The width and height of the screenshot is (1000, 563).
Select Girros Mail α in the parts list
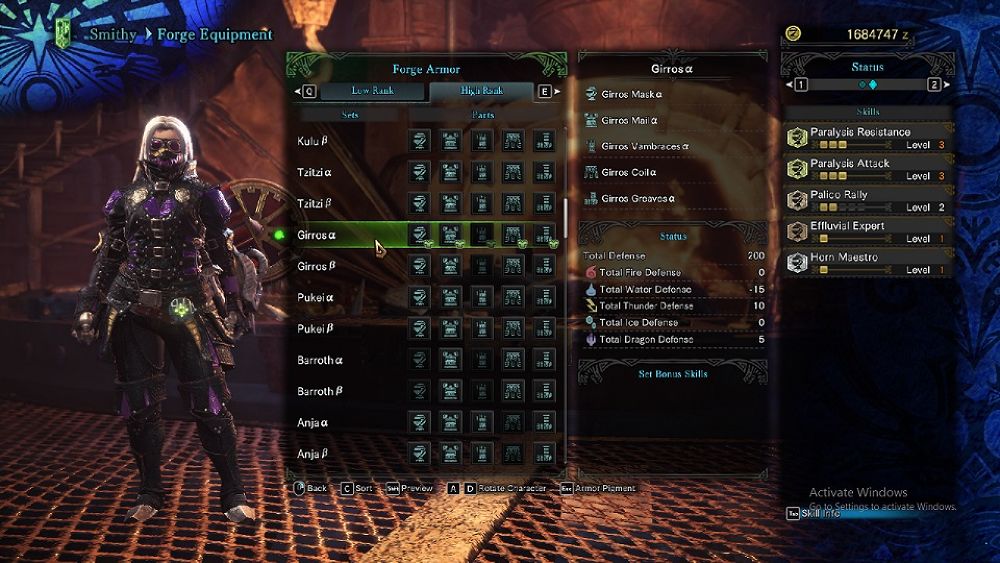(x=628, y=121)
